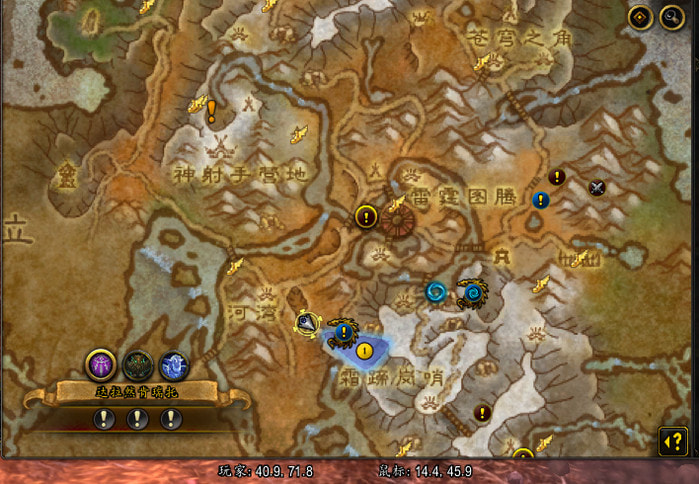The image size is (699, 484).
Task: Select the blue swirl portal marker without dragon frame
Action: click(x=436, y=292)
